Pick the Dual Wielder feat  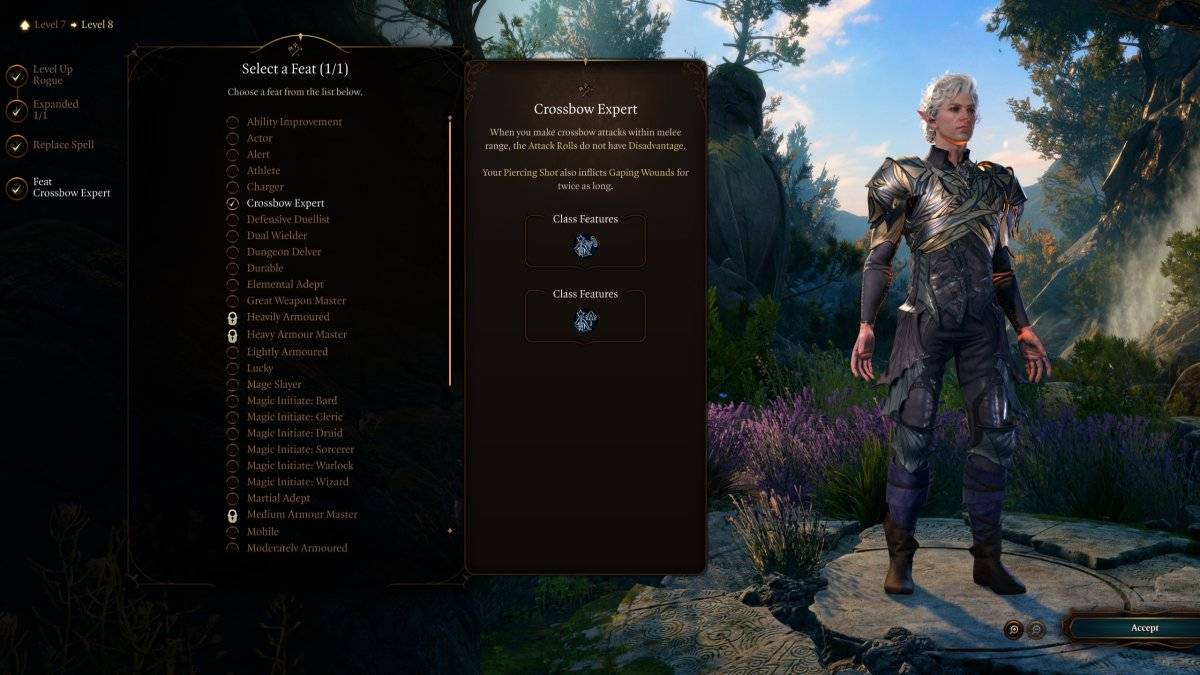(x=276, y=235)
